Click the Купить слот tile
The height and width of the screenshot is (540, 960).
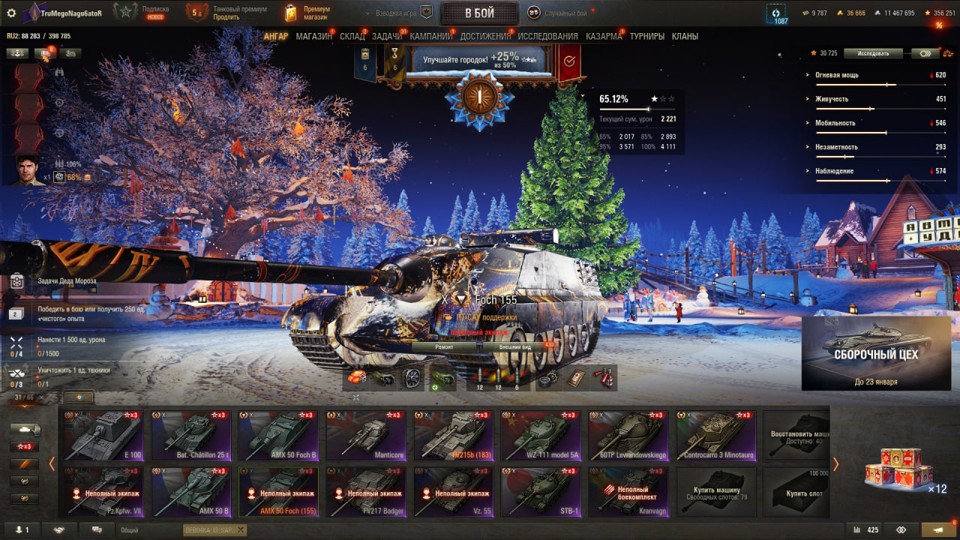(x=797, y=490)
